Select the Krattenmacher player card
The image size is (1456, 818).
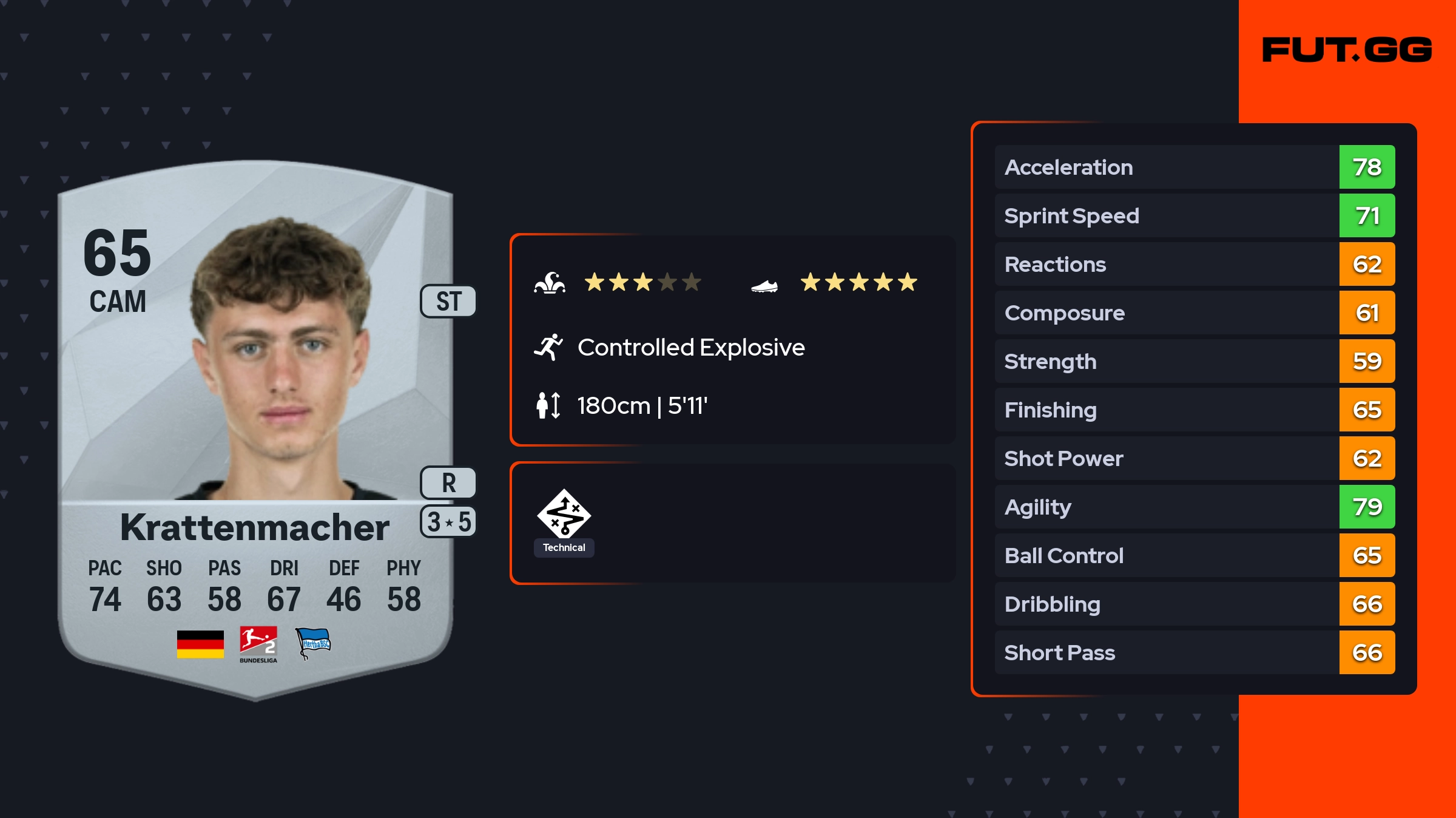pyautogui.click(x=255, y=425)
